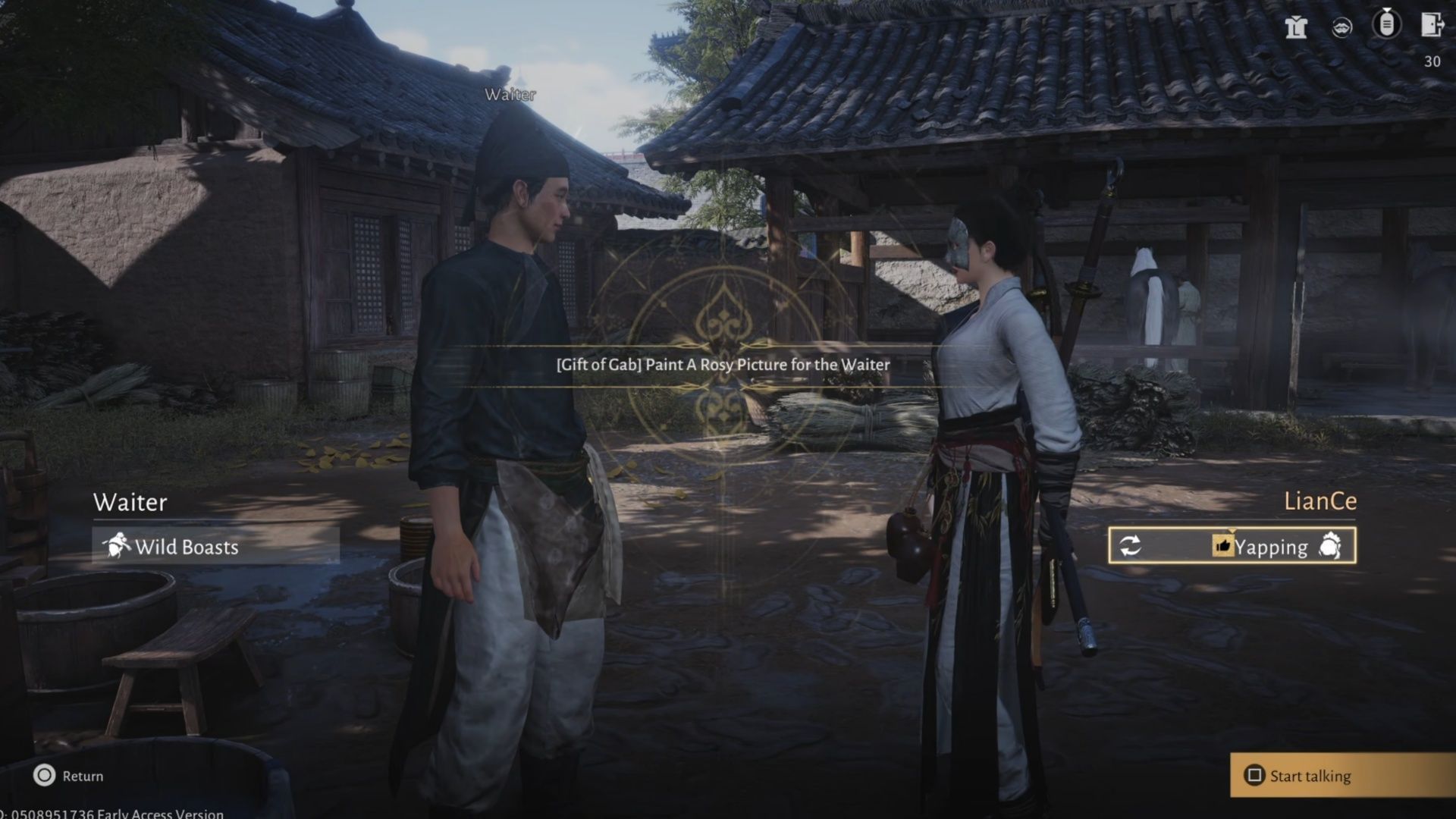
Task: Select the lips Gift of Gab icon
Action: (x=1341, y=27)
